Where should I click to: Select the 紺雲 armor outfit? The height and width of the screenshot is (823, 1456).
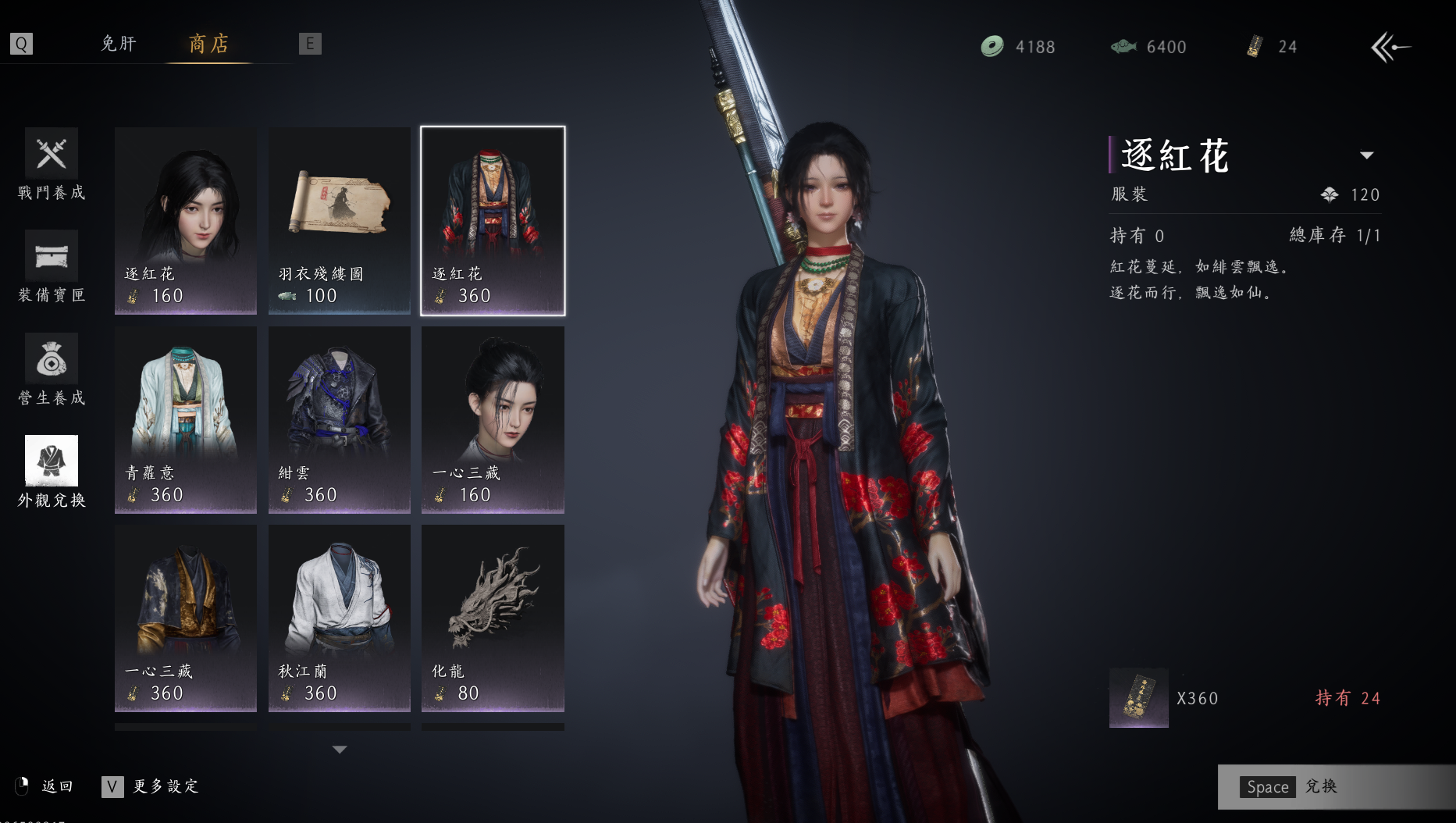(x=340, y=420)
